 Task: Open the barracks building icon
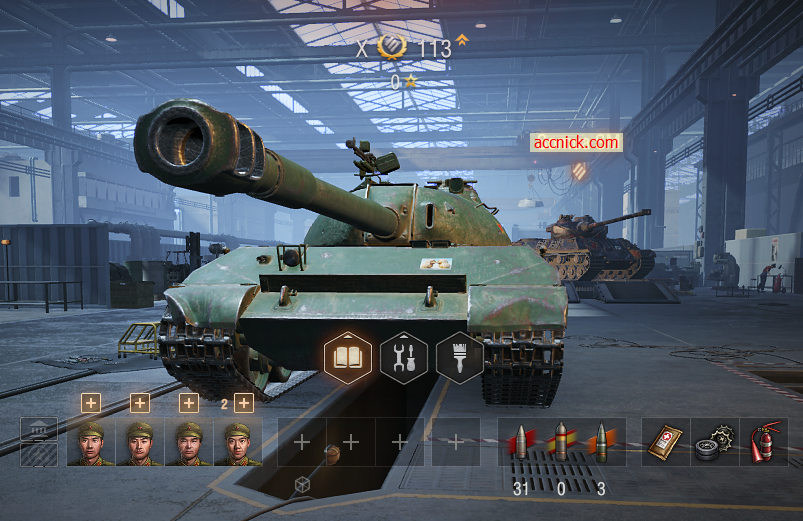coord(39,441)
